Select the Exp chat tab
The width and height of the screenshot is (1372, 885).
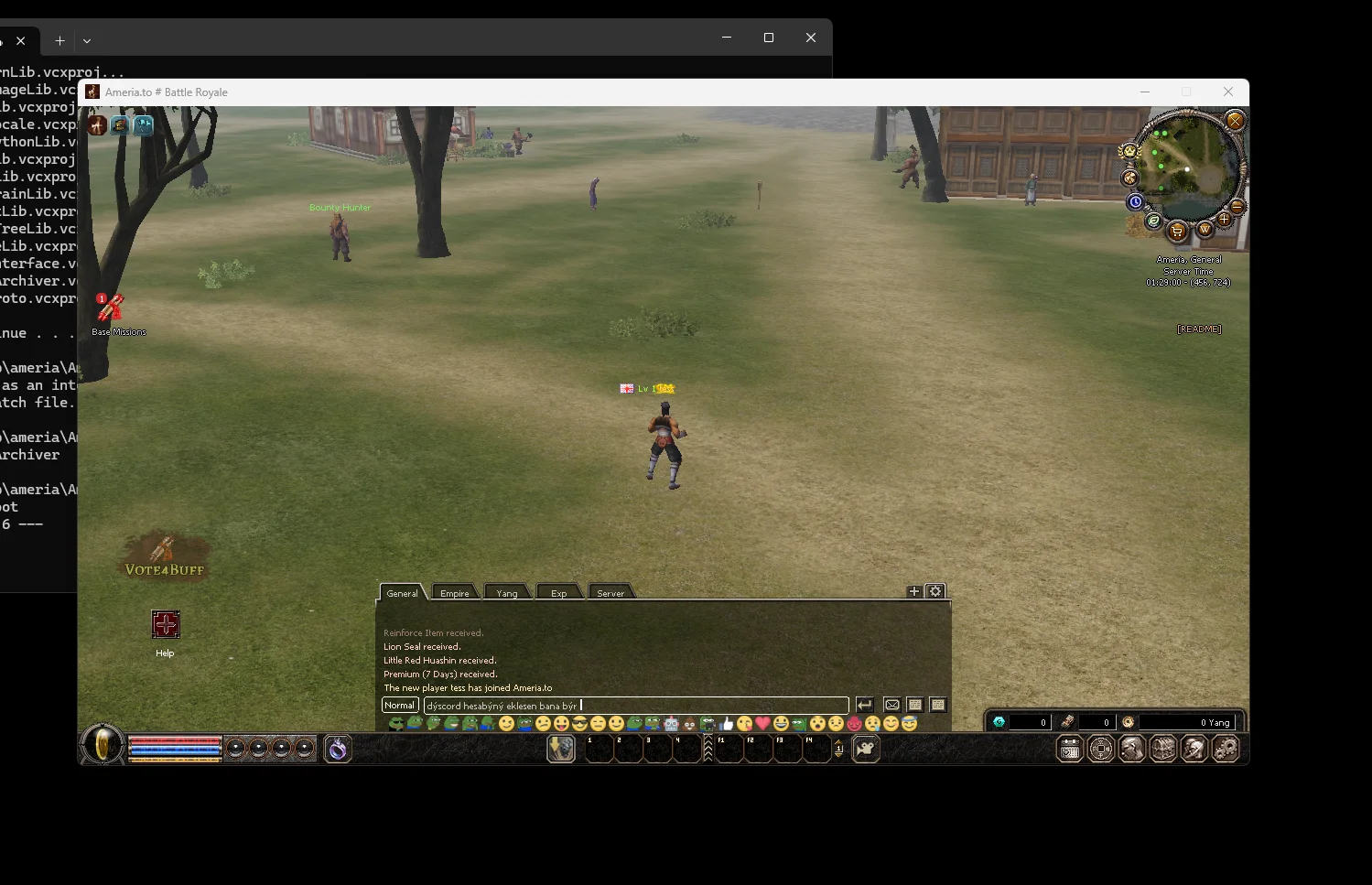[x=558, y=593]
